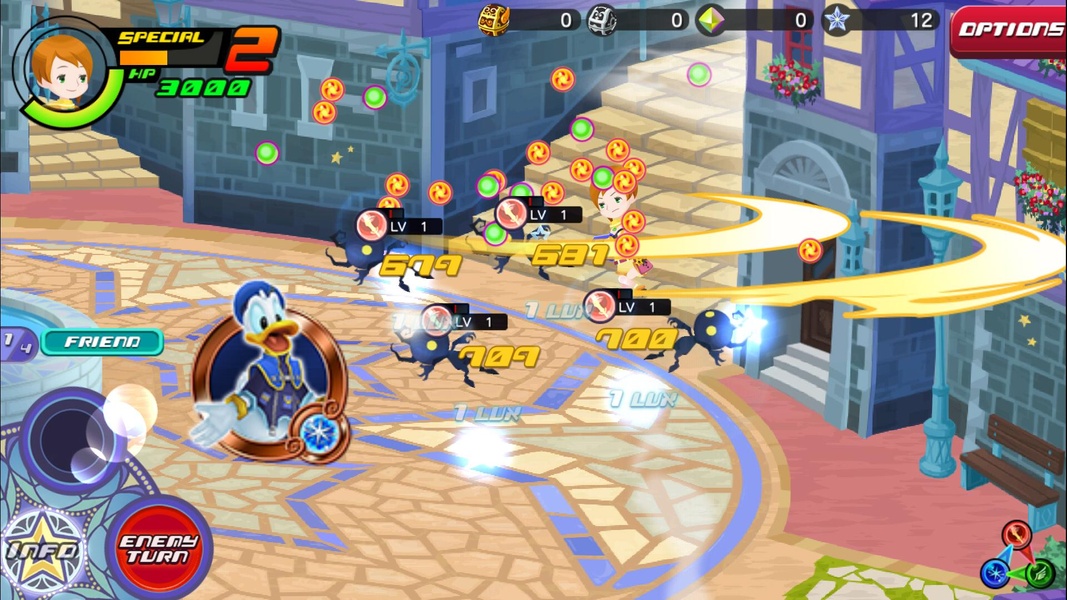This screenshot has height=600, width=1067.
Task: Tap the Enemy Turn button
Action: [x=158, y=549]
